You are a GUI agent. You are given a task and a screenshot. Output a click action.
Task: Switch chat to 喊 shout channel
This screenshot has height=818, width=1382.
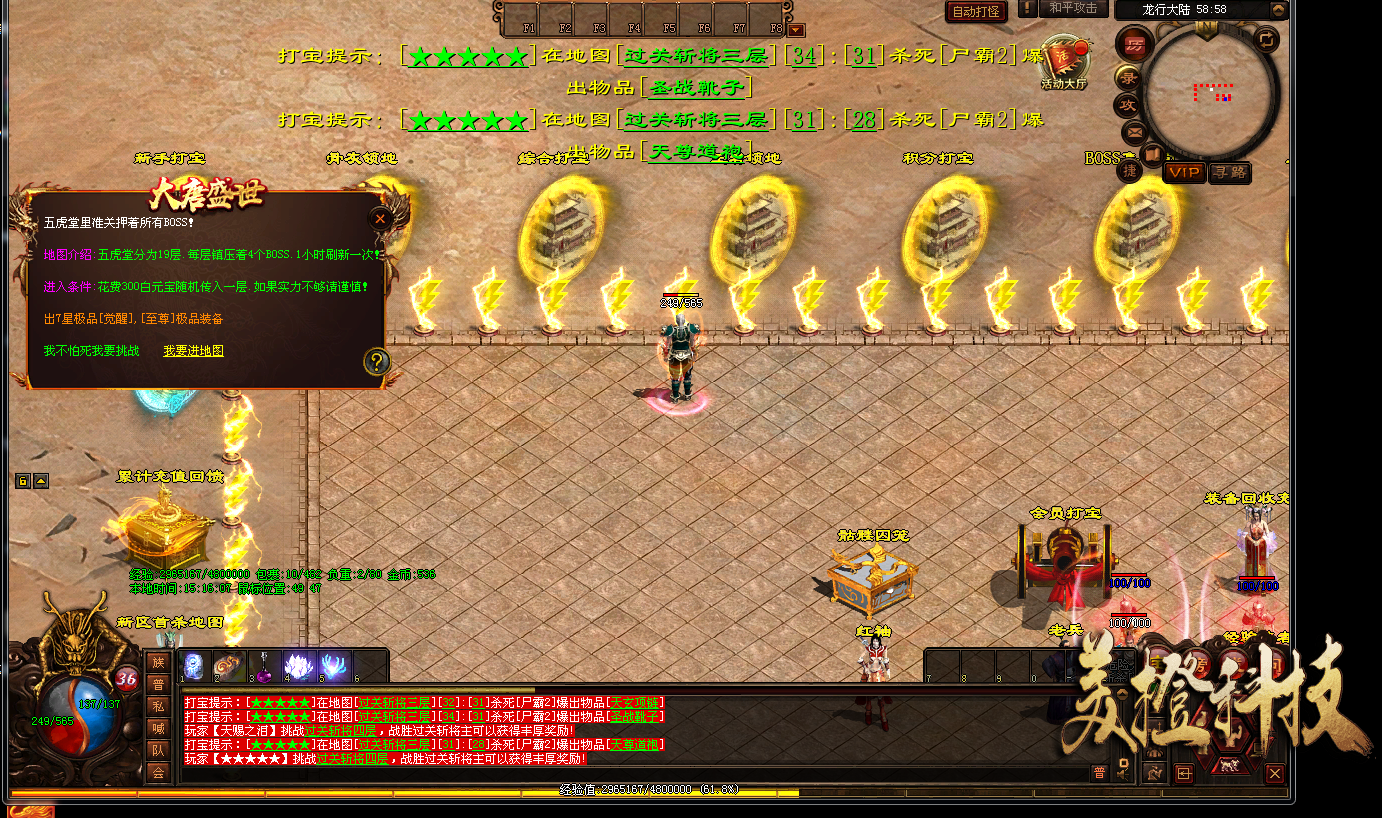(158, 728)
